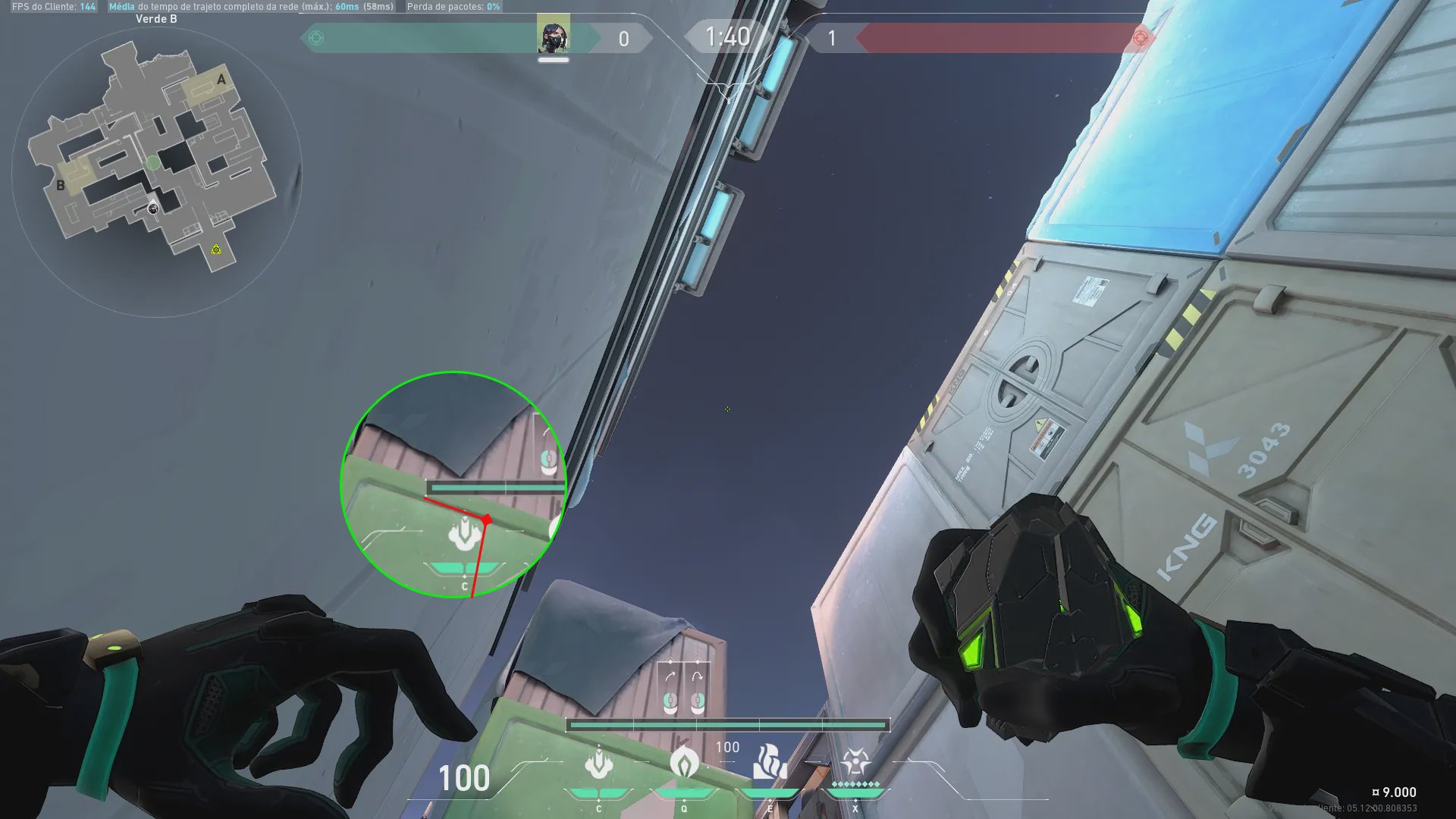Image resolution: width=1456 pixels, height=819 pixels.
Task: Click the Viper's Pit ultimate icon
Action: pyautogui.click(x=855, y=762)
